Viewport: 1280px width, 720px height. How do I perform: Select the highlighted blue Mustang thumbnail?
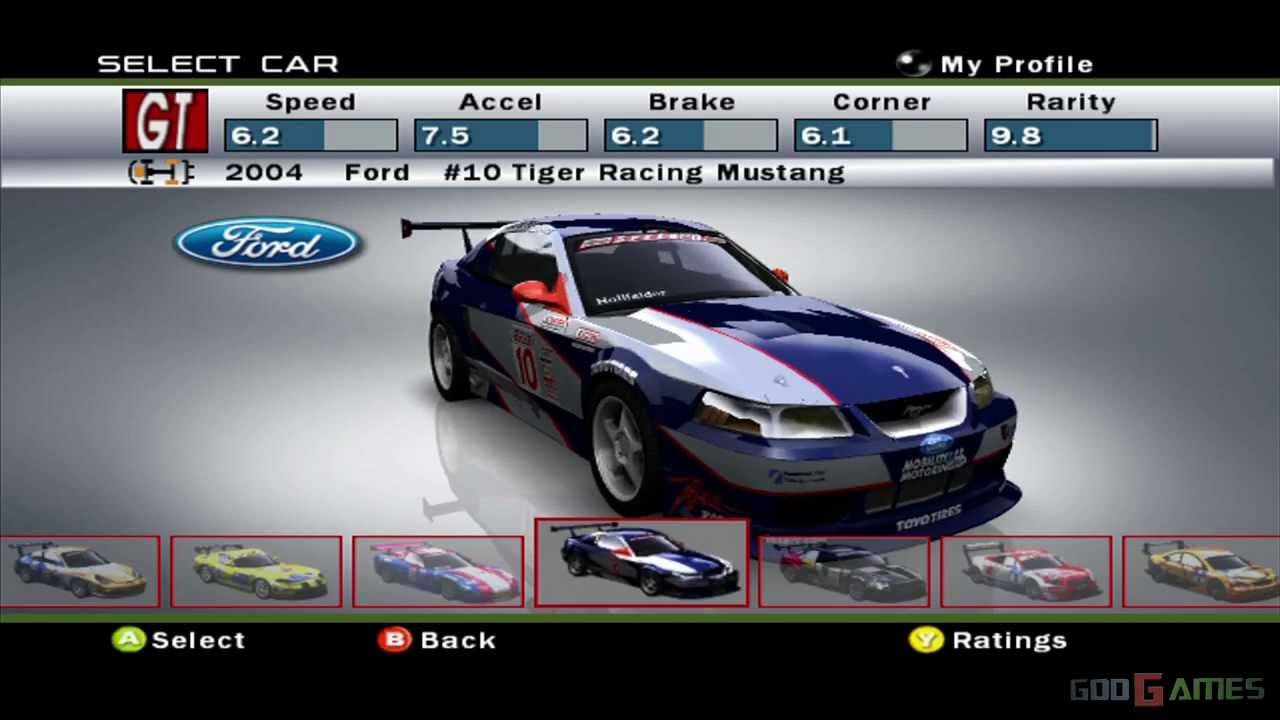coord(641,562)
